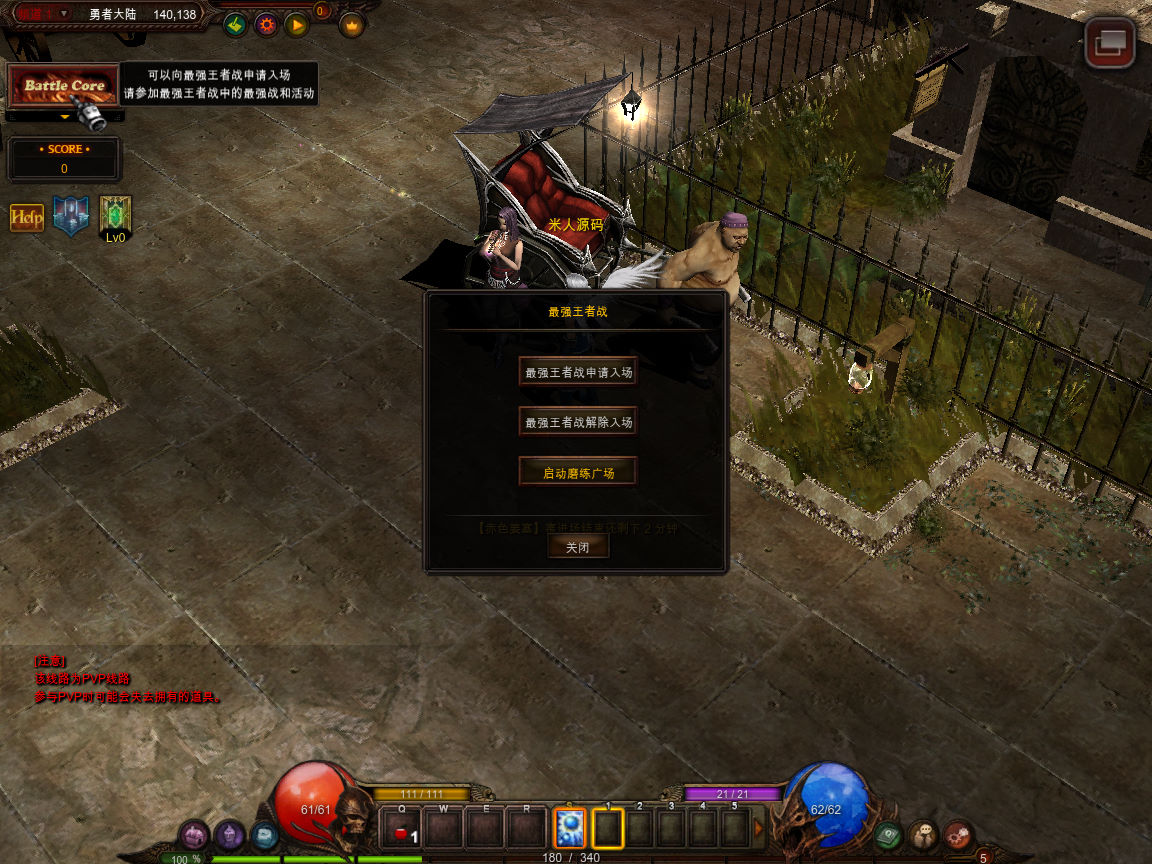The width and height of the screenshot is (1152, 864).
Task: Use the red potion in slot Q
Action: (403, 830)
